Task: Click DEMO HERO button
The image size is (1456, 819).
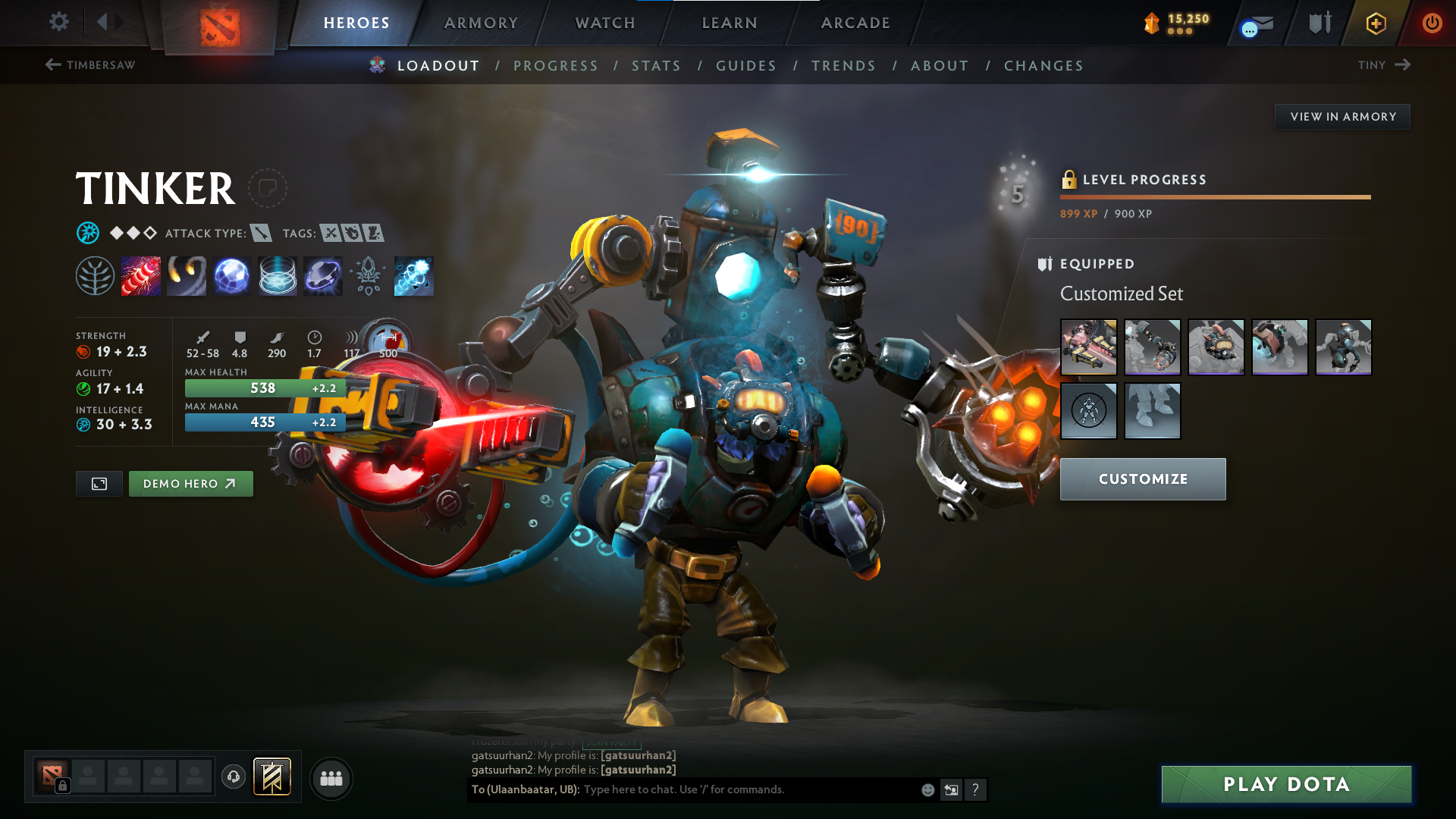Action: [190, 483]
